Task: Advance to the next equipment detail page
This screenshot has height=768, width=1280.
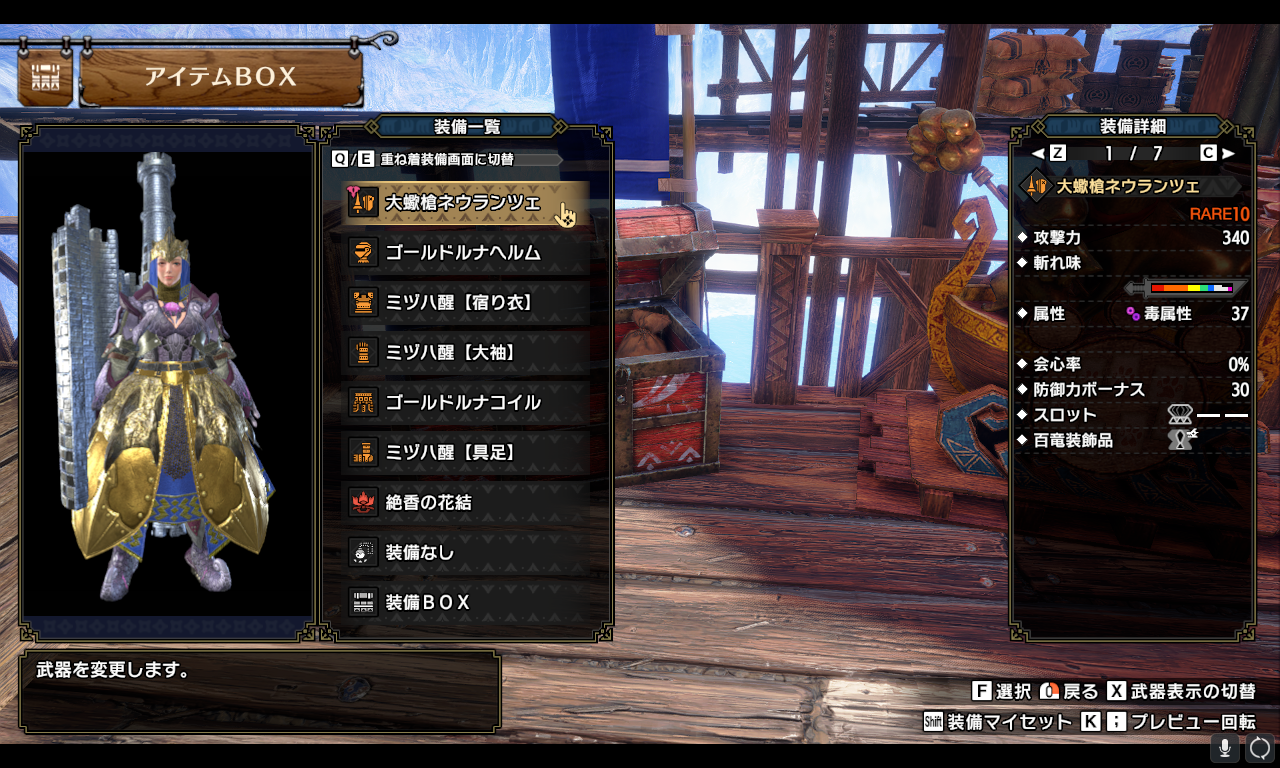Action: pyautogui.click(x=1218, y=153)
